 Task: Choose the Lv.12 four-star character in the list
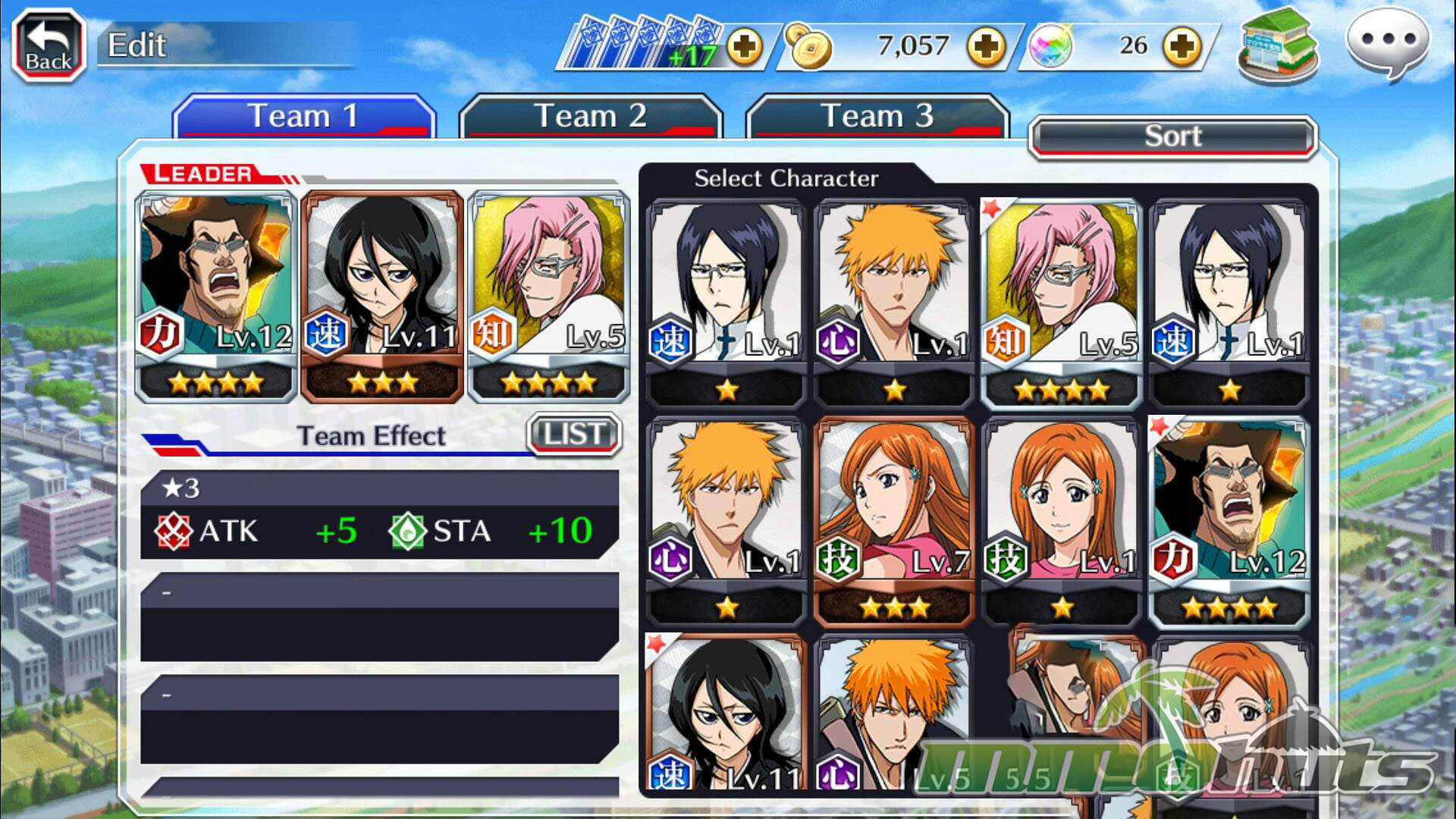point(1229,522)
